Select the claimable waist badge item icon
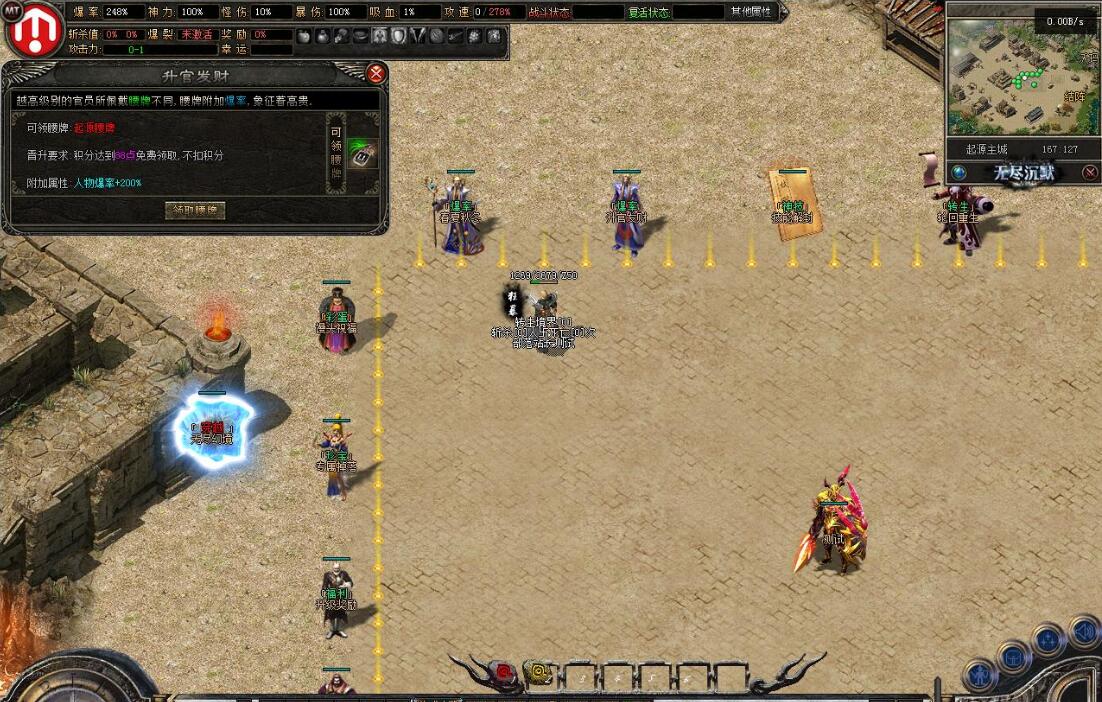Viewport: 1102px width, 702px height. click(x=362, y=155)
